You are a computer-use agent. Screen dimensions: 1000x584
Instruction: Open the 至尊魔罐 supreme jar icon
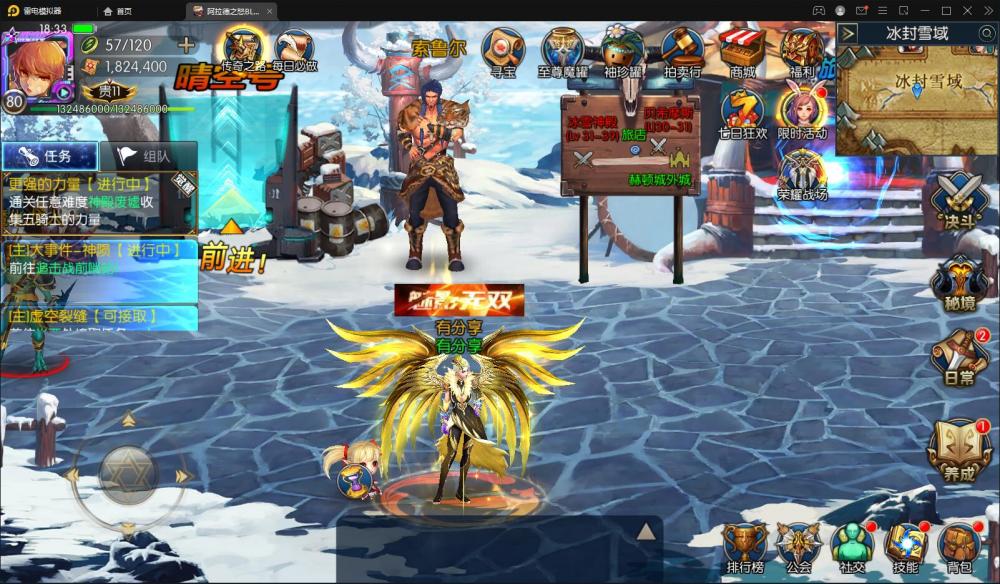(x=563, y=50)
